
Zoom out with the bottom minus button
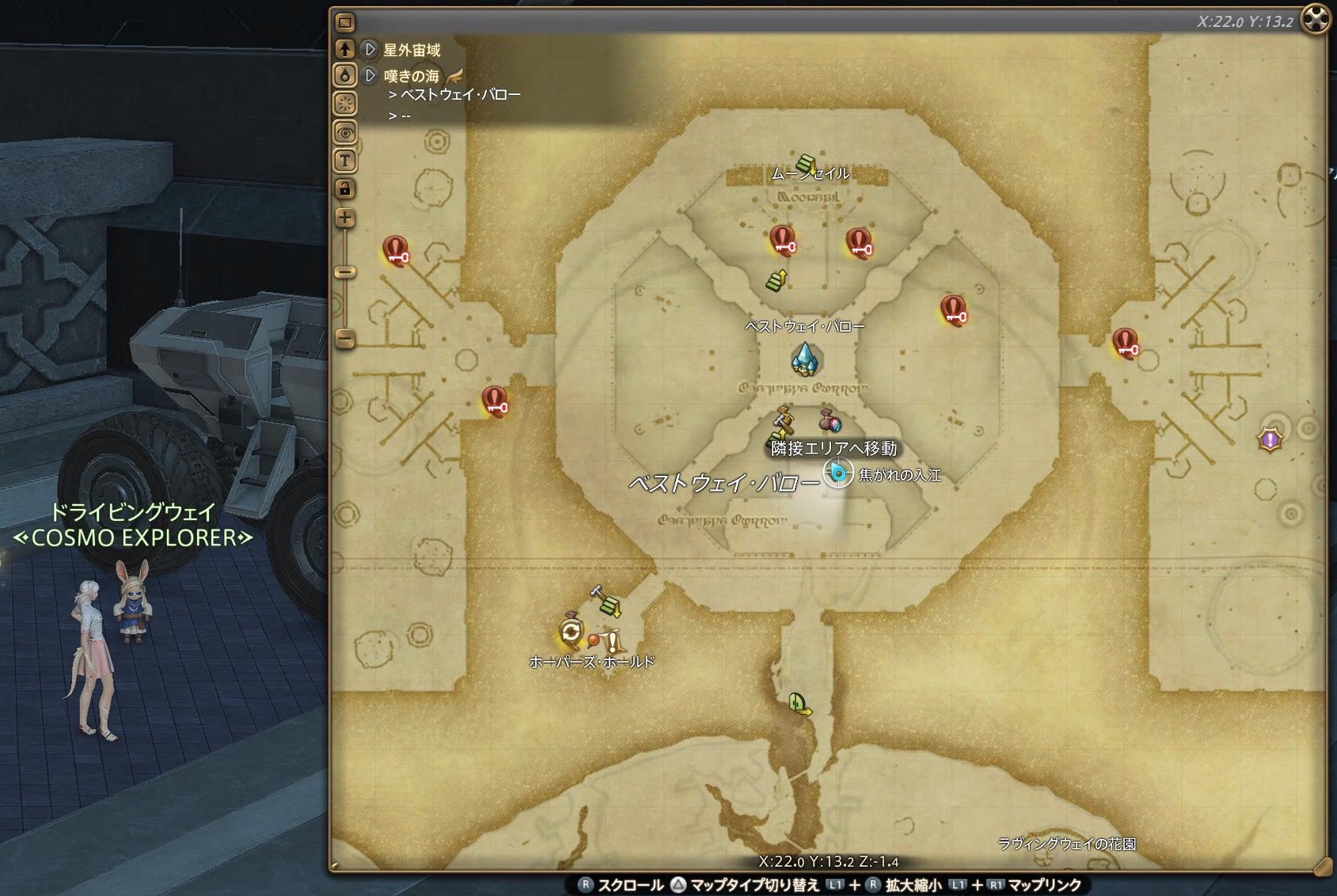(345, 339)
